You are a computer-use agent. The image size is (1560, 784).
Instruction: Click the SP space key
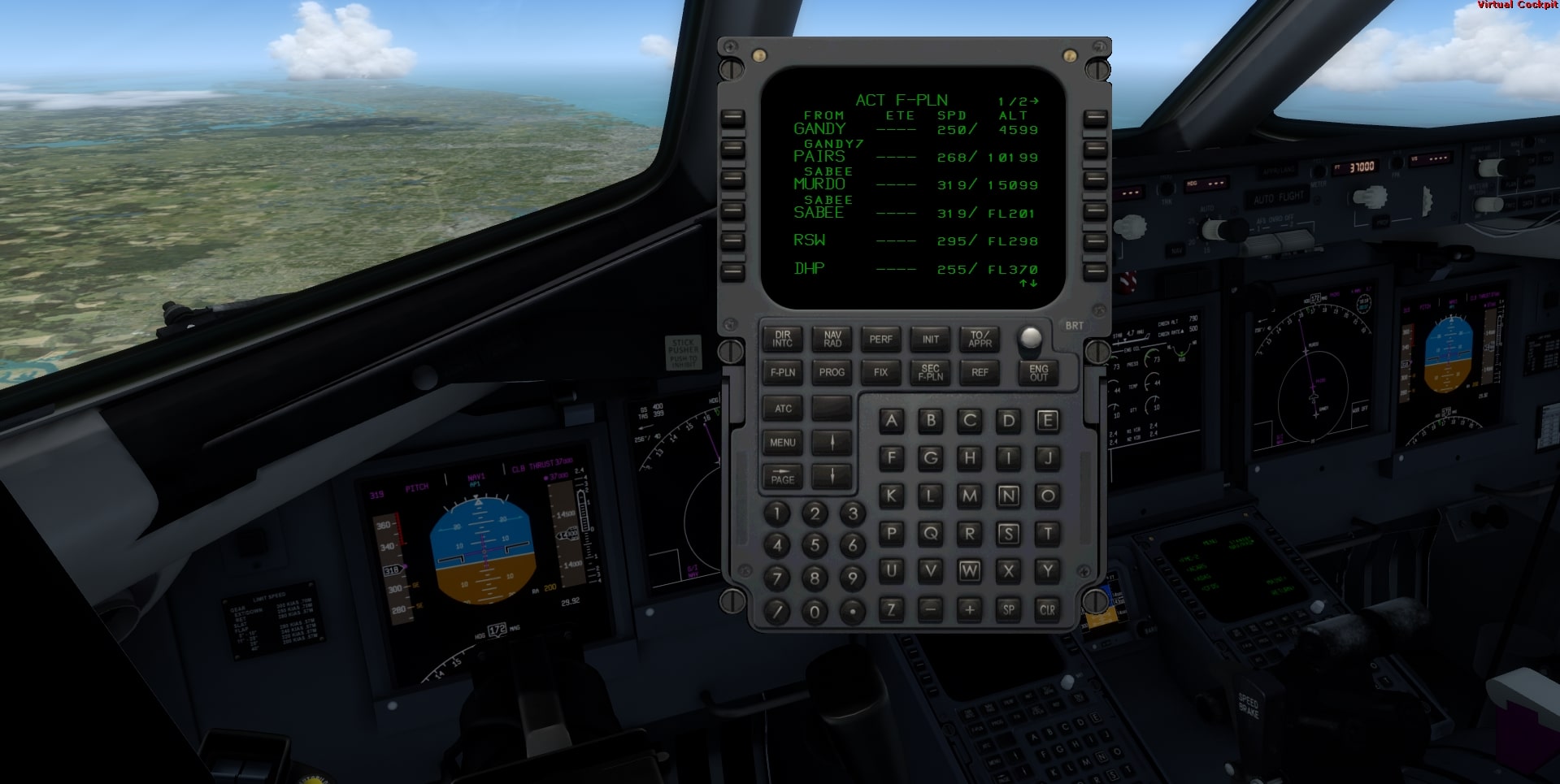click(1009, 609)
